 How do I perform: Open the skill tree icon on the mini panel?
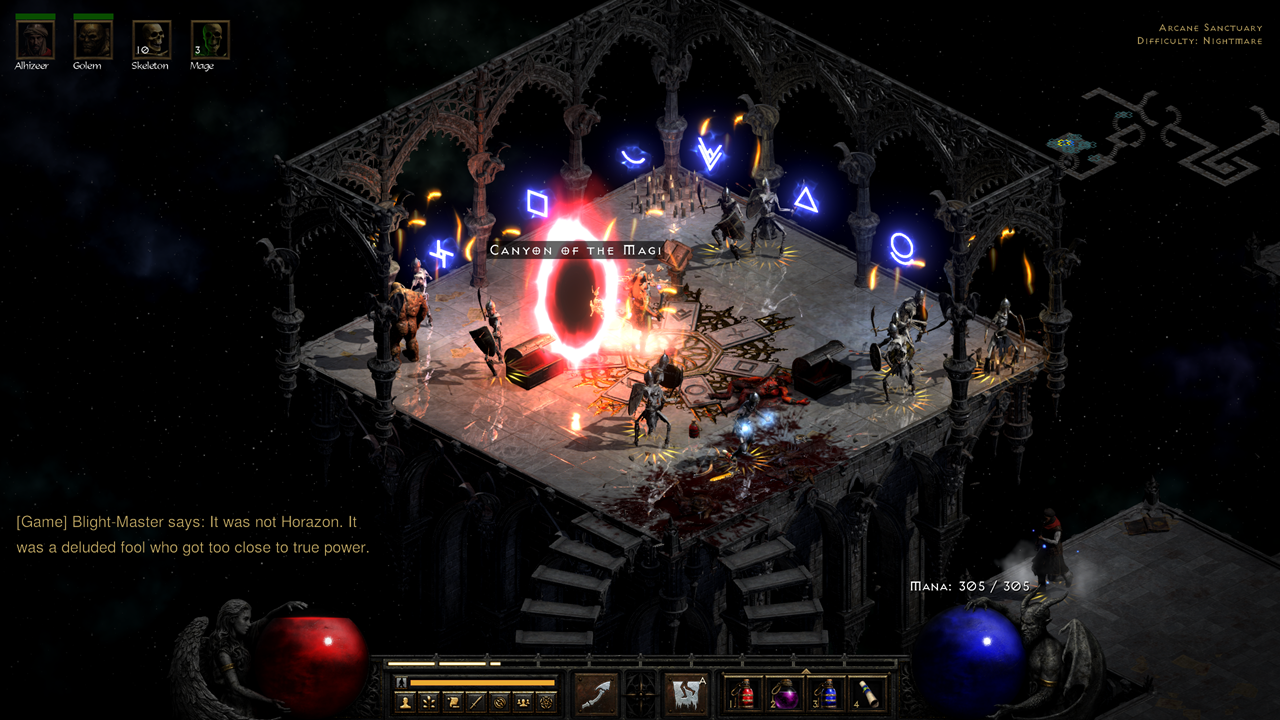(427, 702)
